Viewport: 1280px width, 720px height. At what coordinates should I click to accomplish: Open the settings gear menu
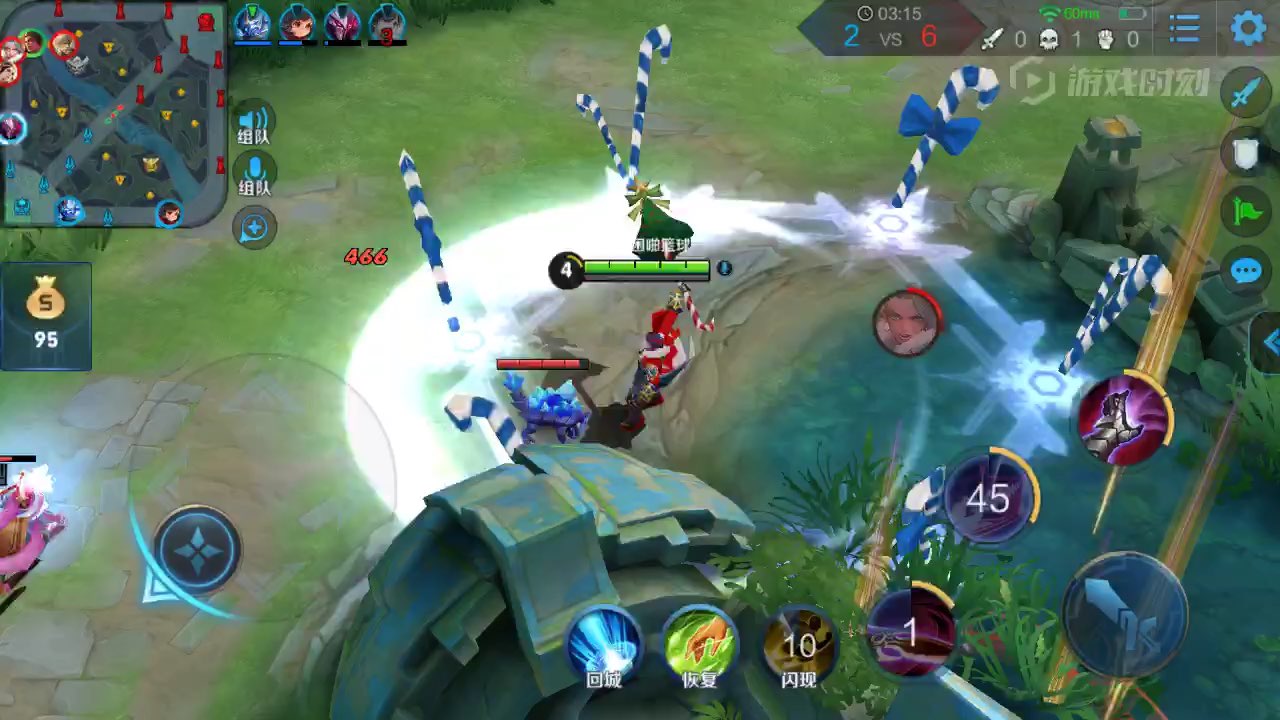pos(1247,28)
